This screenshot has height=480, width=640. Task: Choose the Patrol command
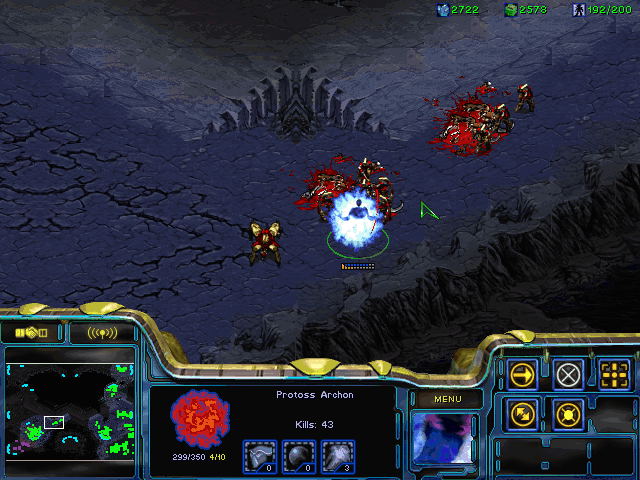(x=522, y=413)
